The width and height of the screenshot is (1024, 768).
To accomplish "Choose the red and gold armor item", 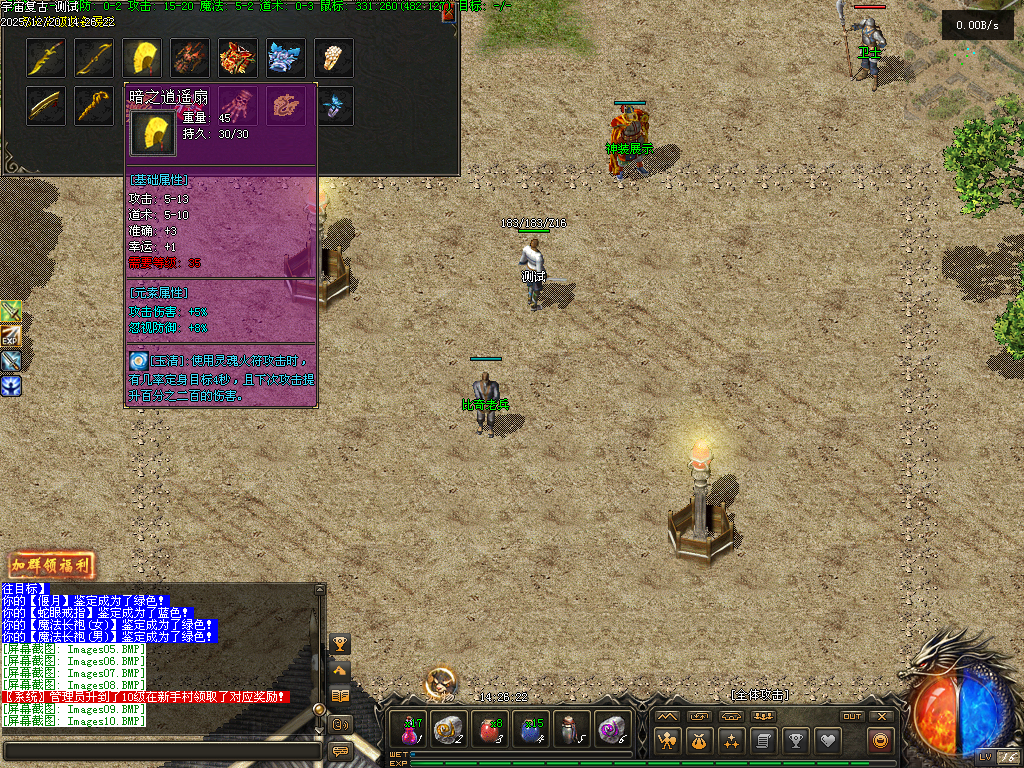I will pyautogui.click(x=238, y=58).
